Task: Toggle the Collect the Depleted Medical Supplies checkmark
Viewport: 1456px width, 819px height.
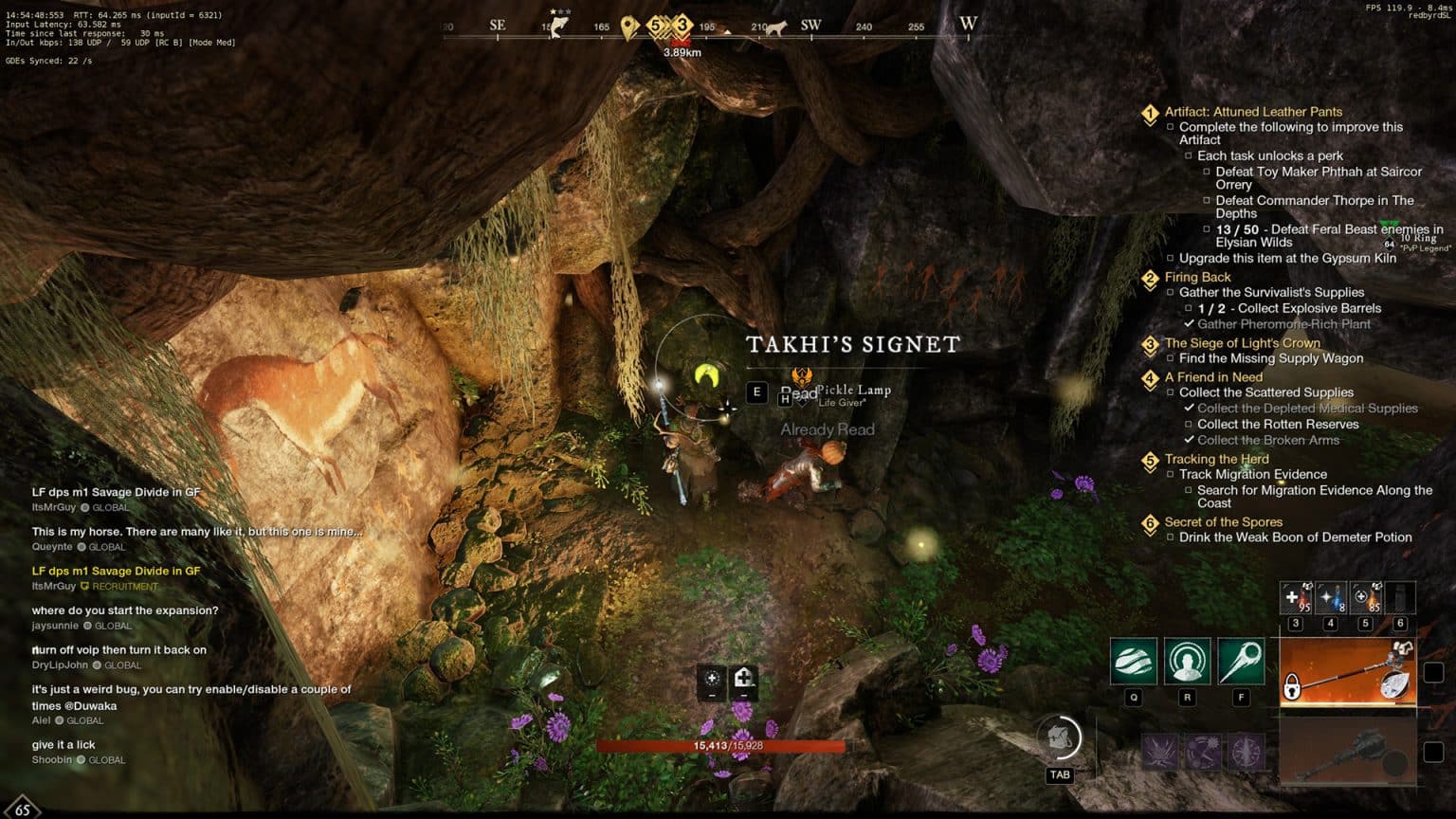Action: coord(1191,408)
